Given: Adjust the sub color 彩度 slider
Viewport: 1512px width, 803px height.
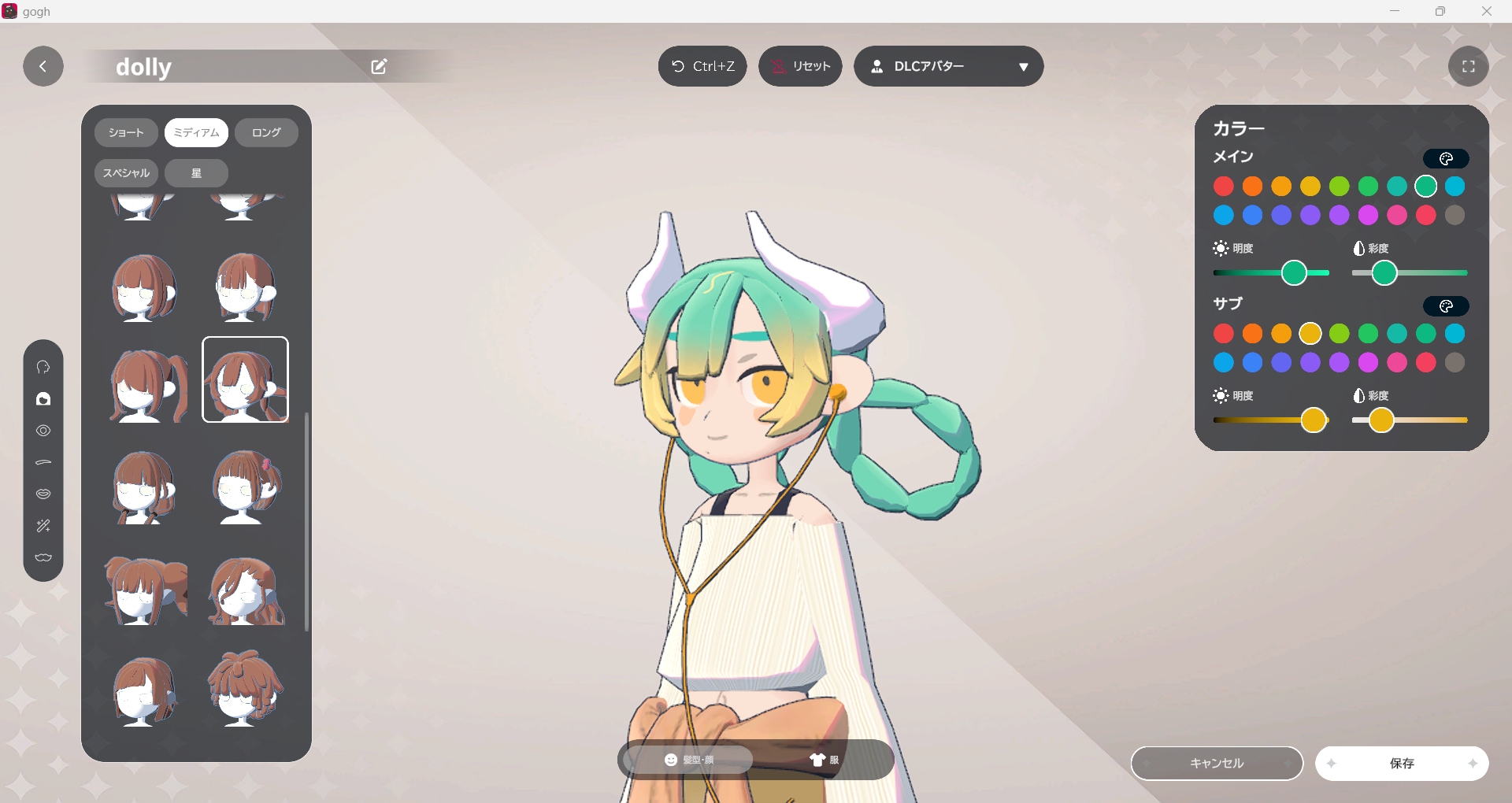Looking at the screenshot, I should (1381, 420).
